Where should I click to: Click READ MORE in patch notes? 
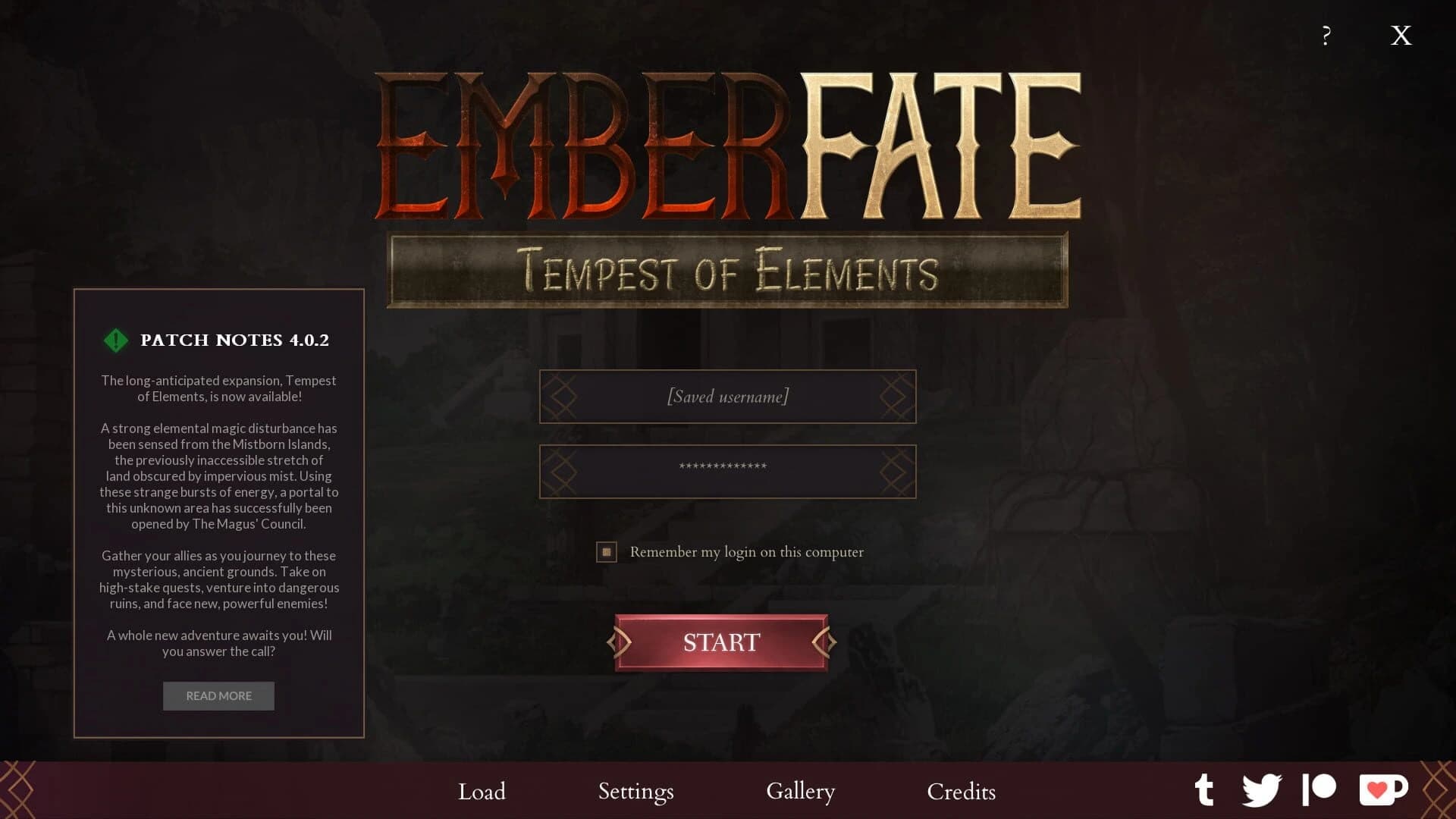(x=218, y=695)
